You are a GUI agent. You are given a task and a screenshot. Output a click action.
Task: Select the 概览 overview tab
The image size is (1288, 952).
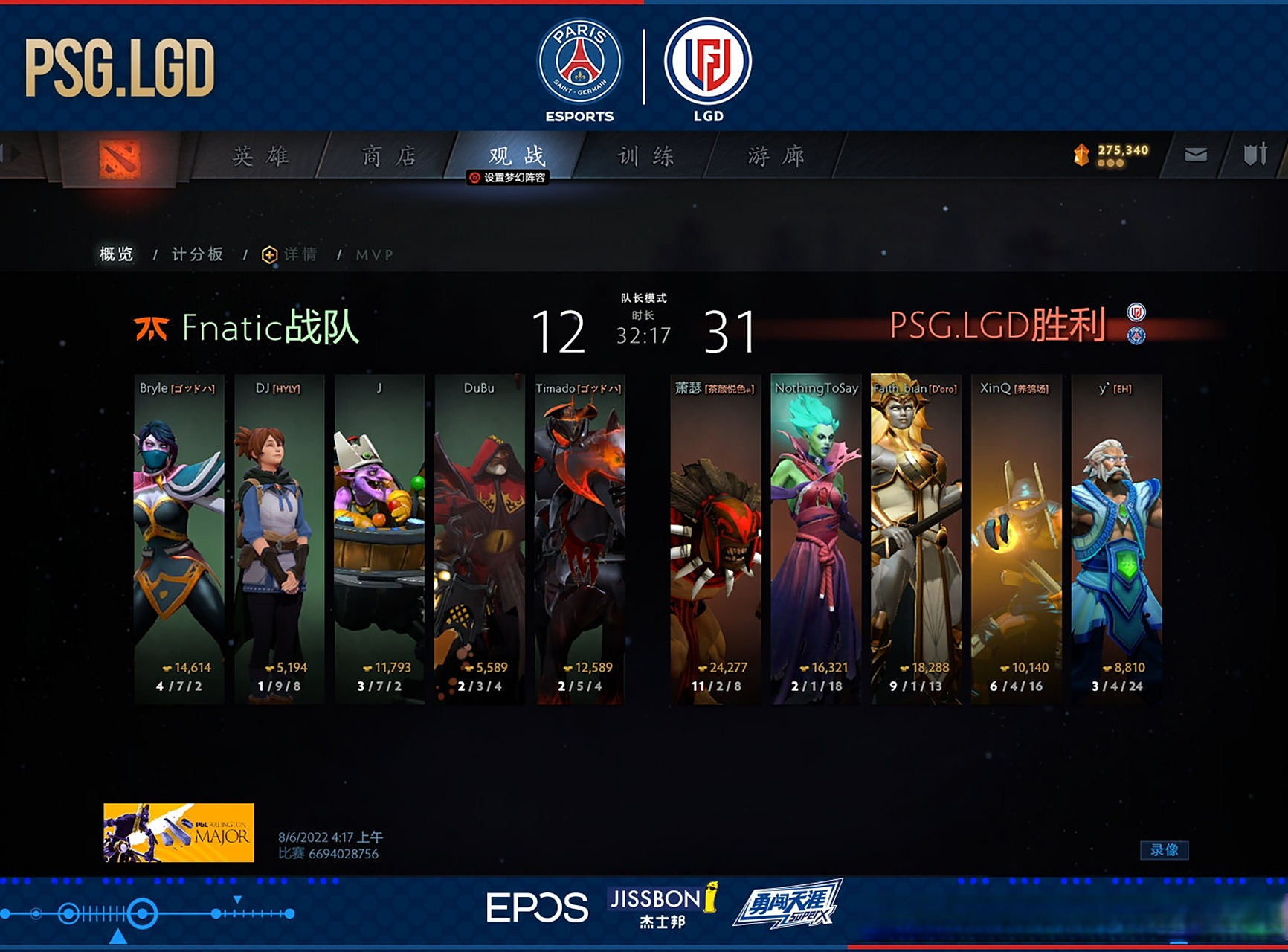(116, 254)
